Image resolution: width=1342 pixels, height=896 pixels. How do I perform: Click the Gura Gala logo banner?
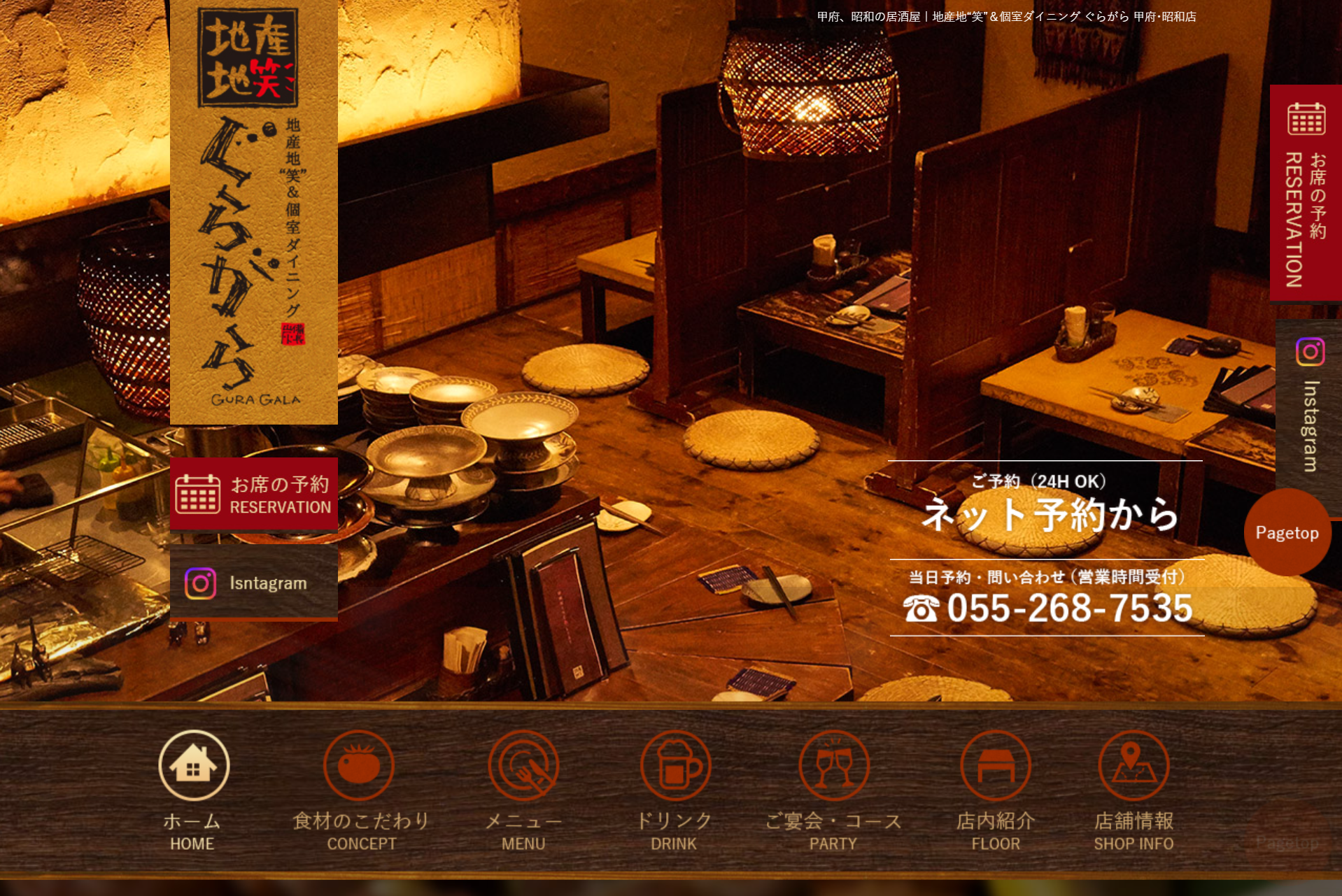pyautogui.click(x=254, y=210)
